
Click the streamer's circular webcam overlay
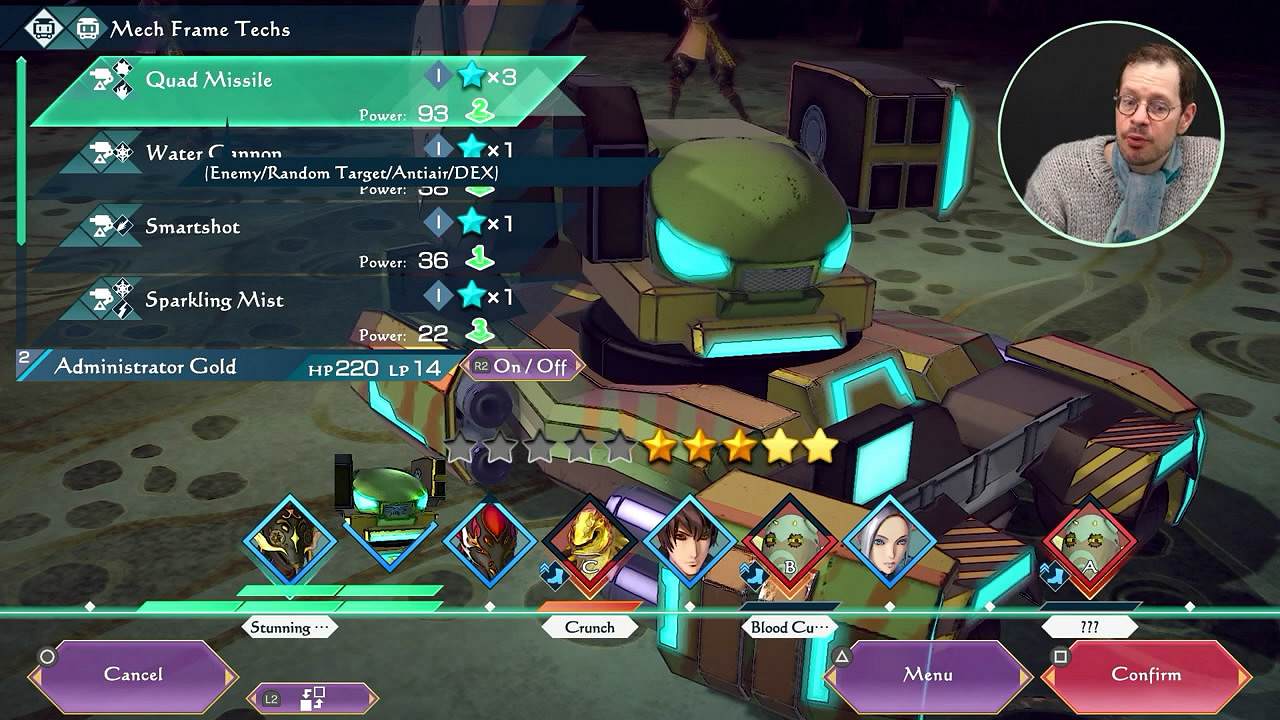coord(1110,133)
